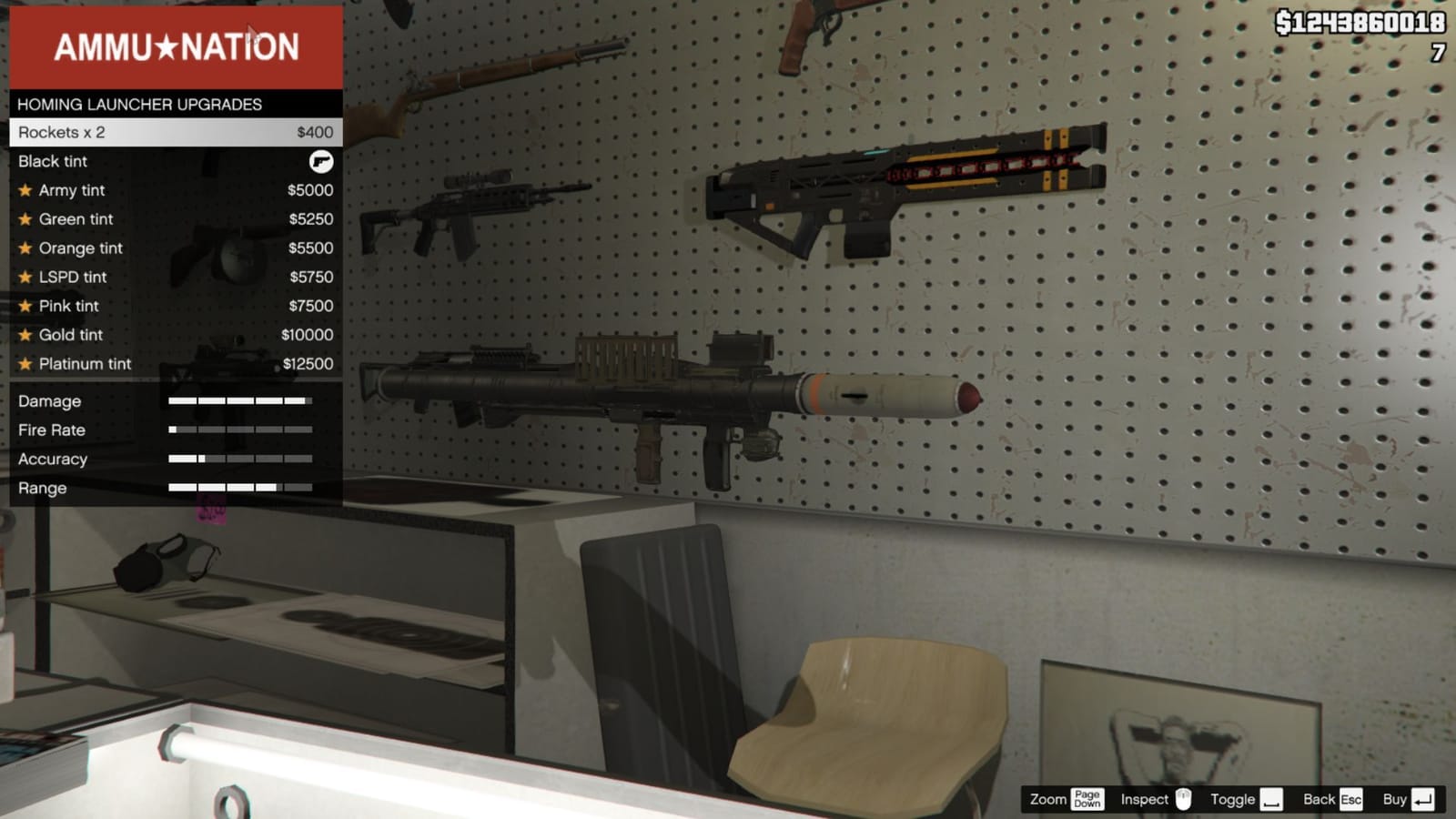Screen dimensions: 1456x819
Task: Select the star icon next to Army tint
Action: pyautogui.click(x=25, y=190)
